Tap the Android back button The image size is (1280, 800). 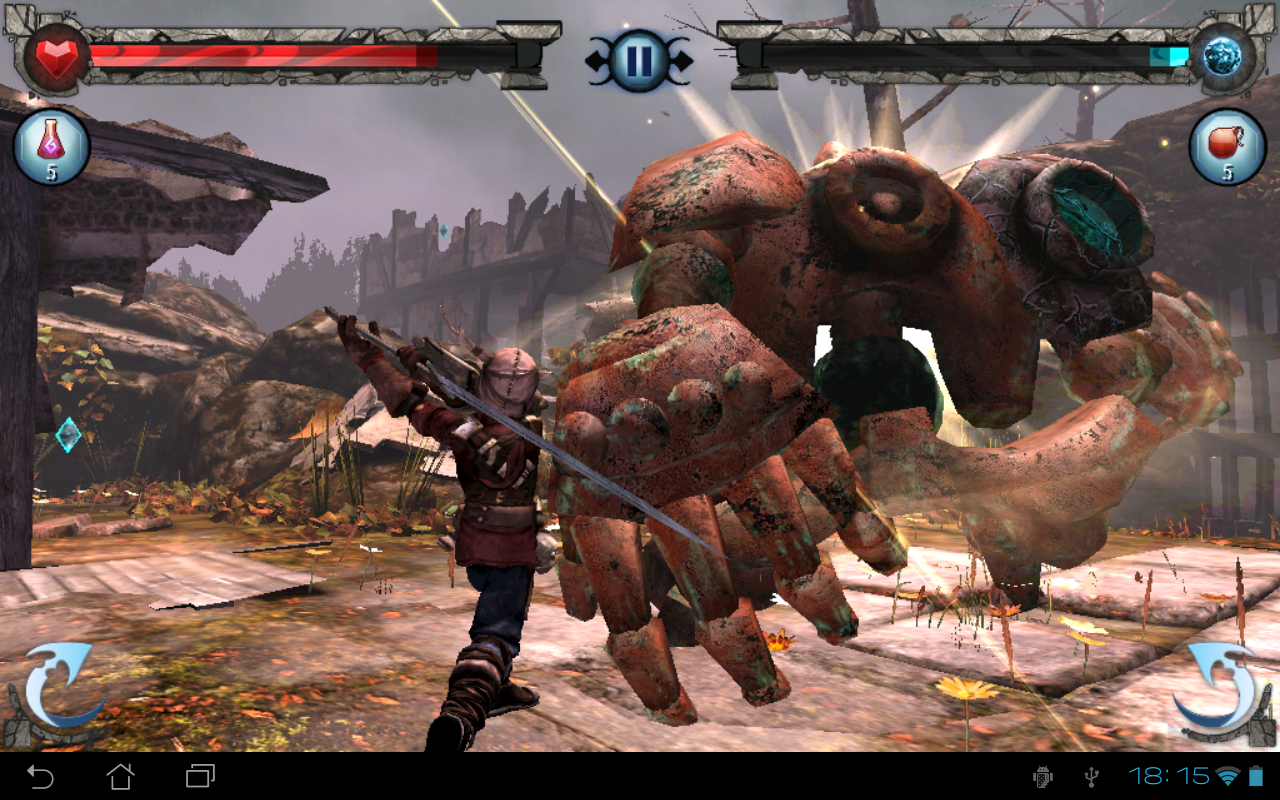(40, 776)
